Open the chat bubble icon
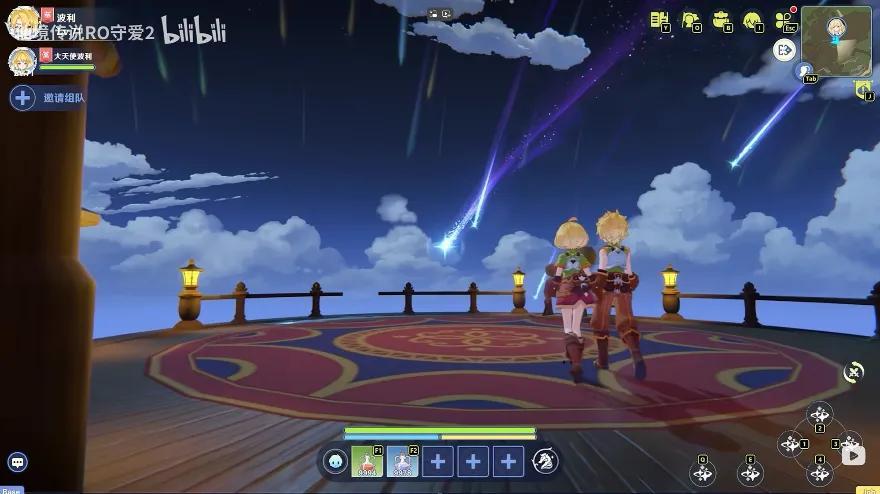The image size is (880, 494). coord(16,462)
